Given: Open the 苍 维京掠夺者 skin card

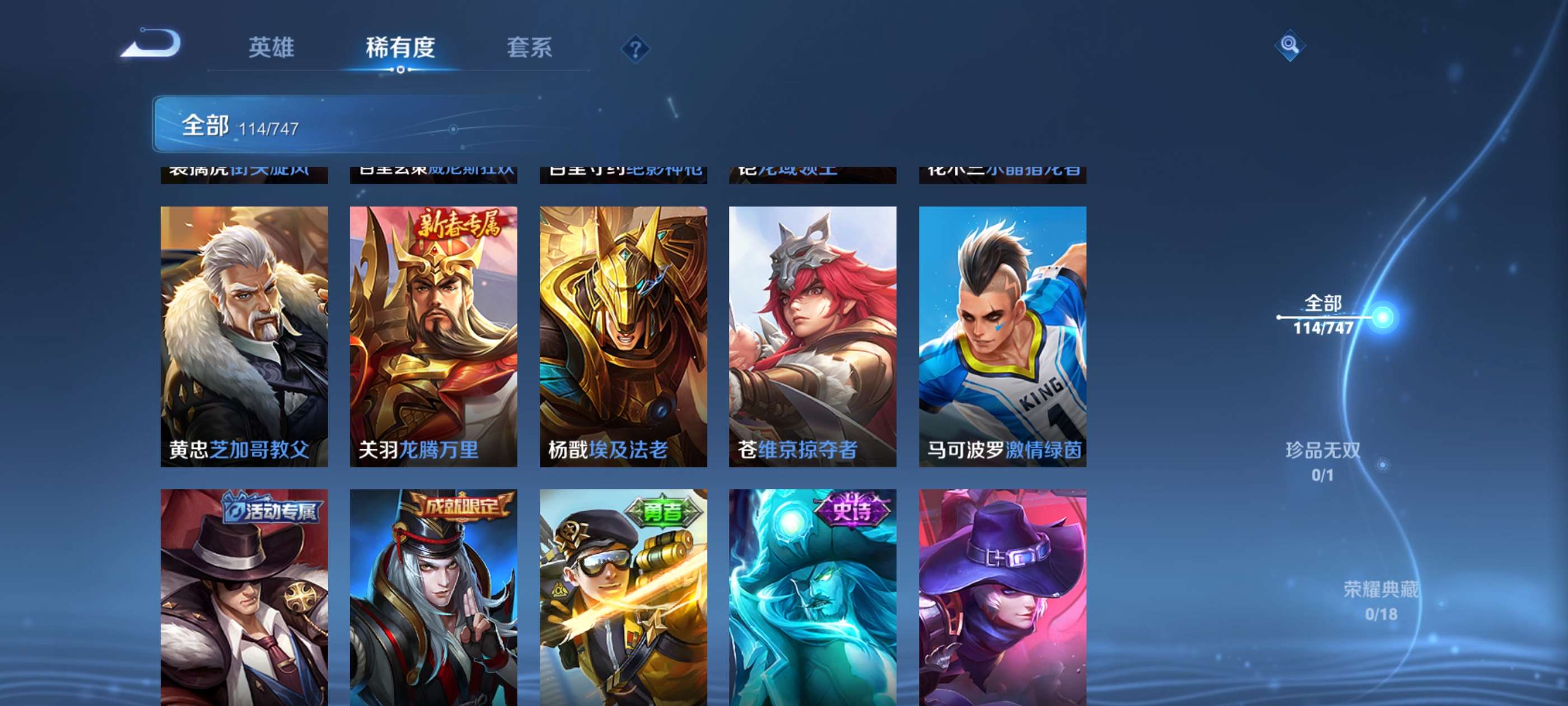Looking at the screenshot, I should [813, 336].
